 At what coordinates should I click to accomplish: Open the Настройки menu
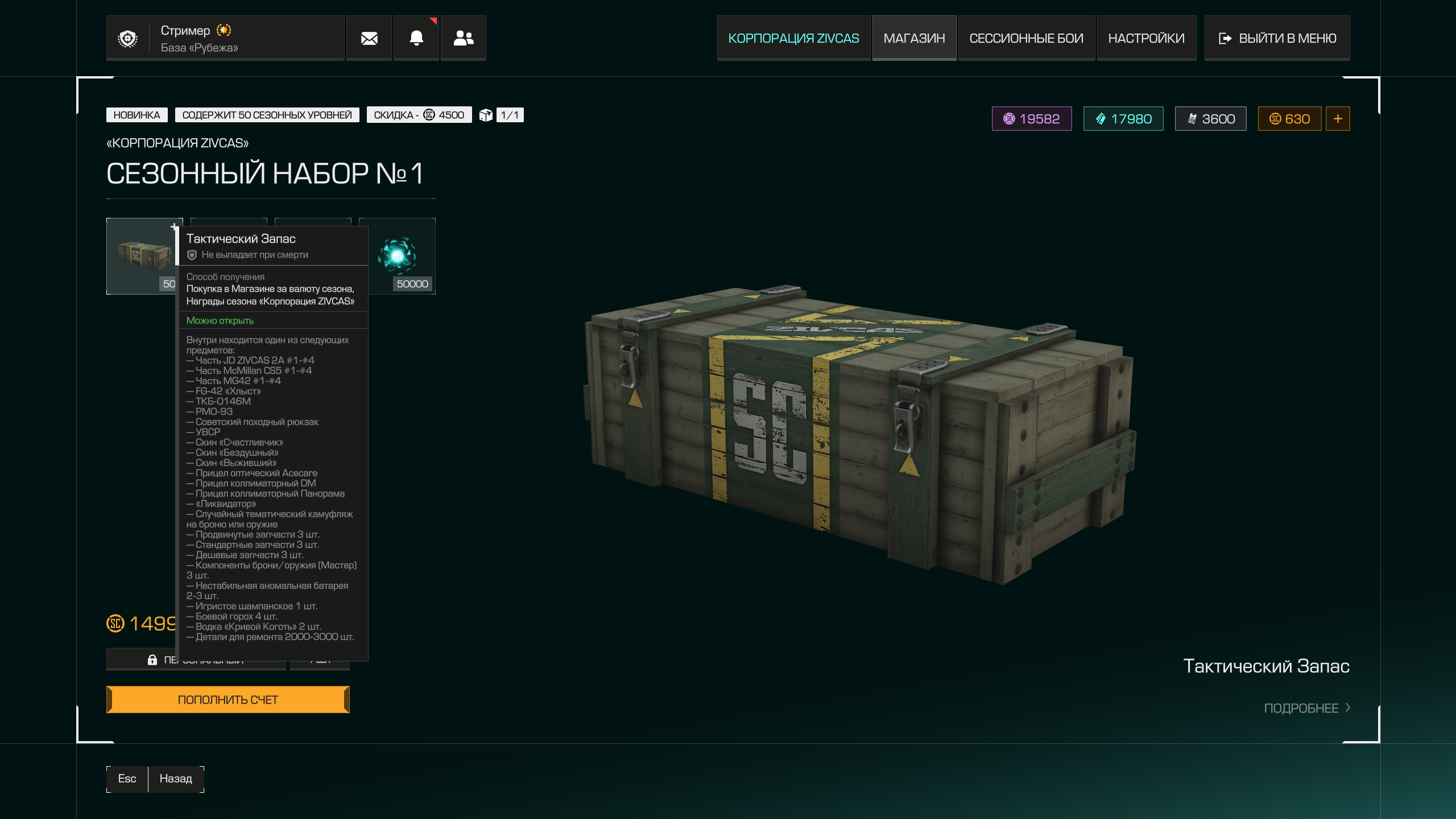pos(1146,38)
